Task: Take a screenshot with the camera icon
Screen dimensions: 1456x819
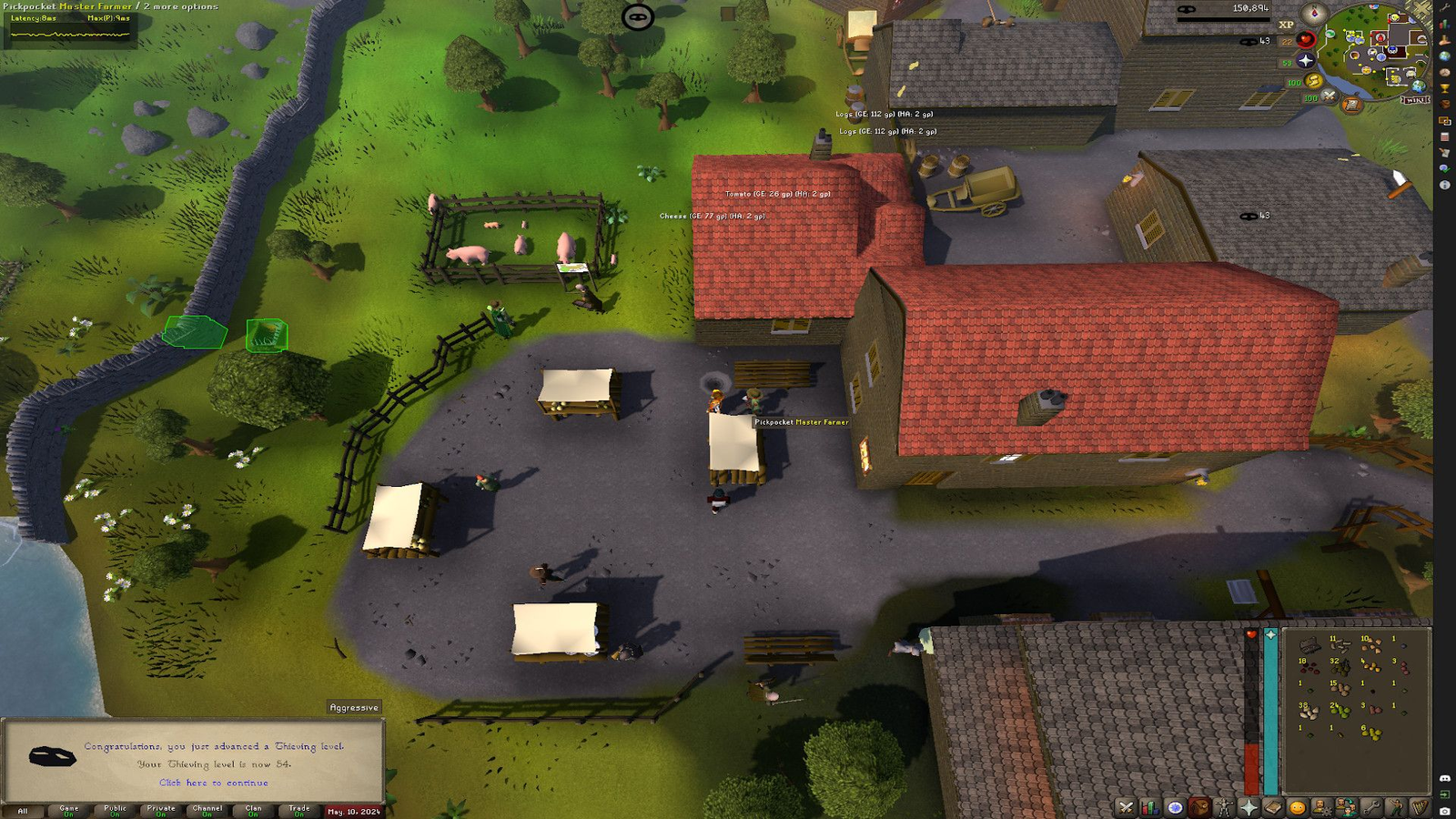Action: point(1445,810)
